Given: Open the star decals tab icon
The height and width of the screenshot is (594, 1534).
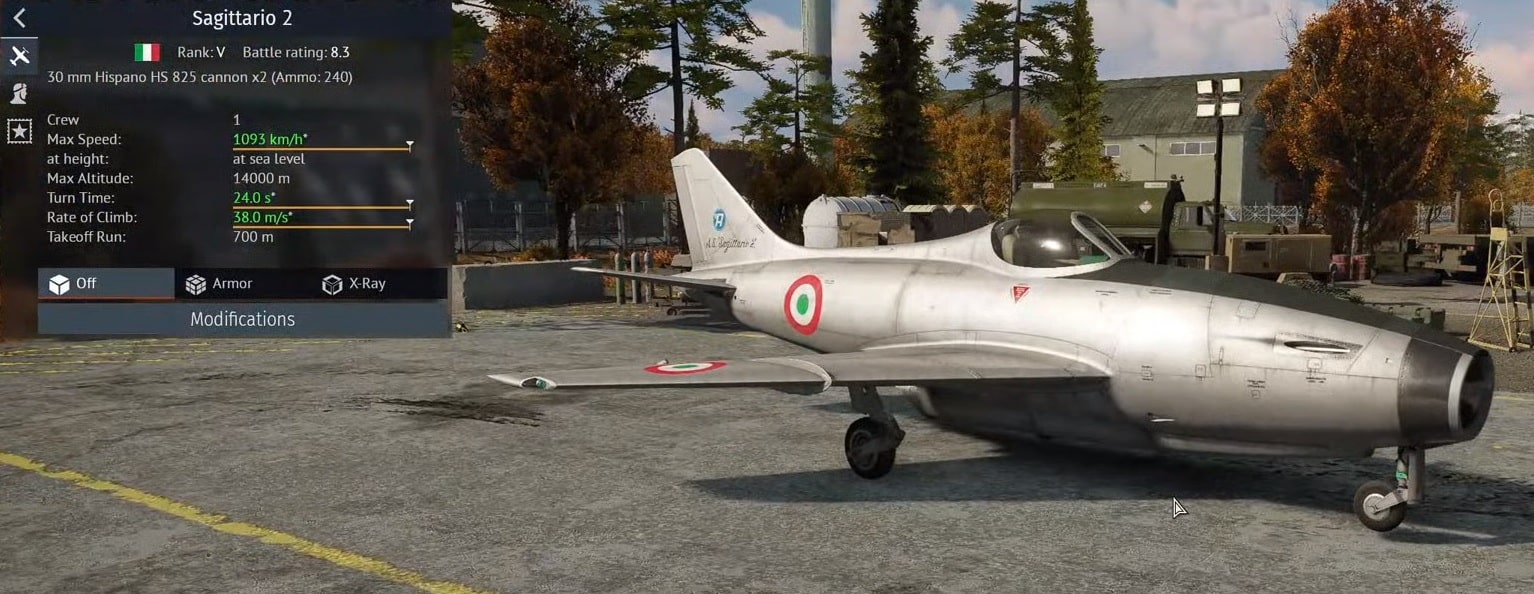Looking at the screenshot, I should click(x=19, y=131).
